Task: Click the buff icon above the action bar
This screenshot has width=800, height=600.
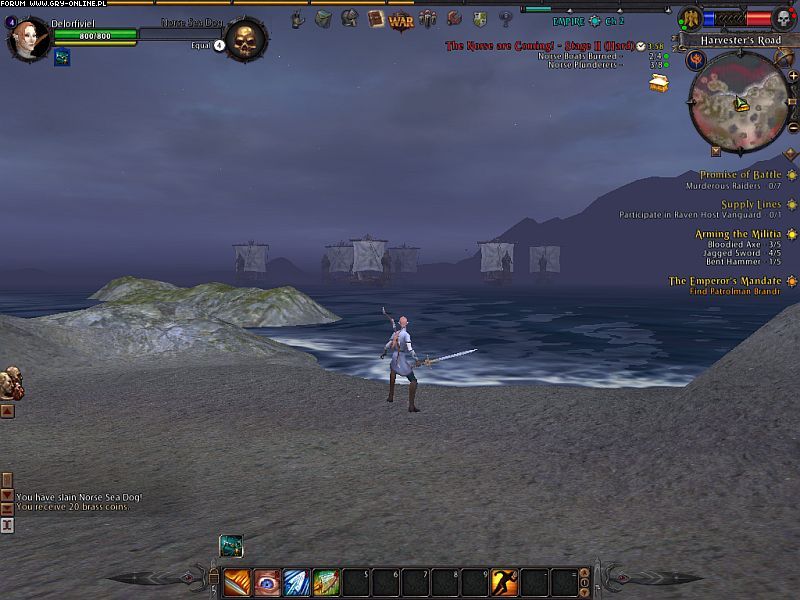Action: (x=230, y=545)
